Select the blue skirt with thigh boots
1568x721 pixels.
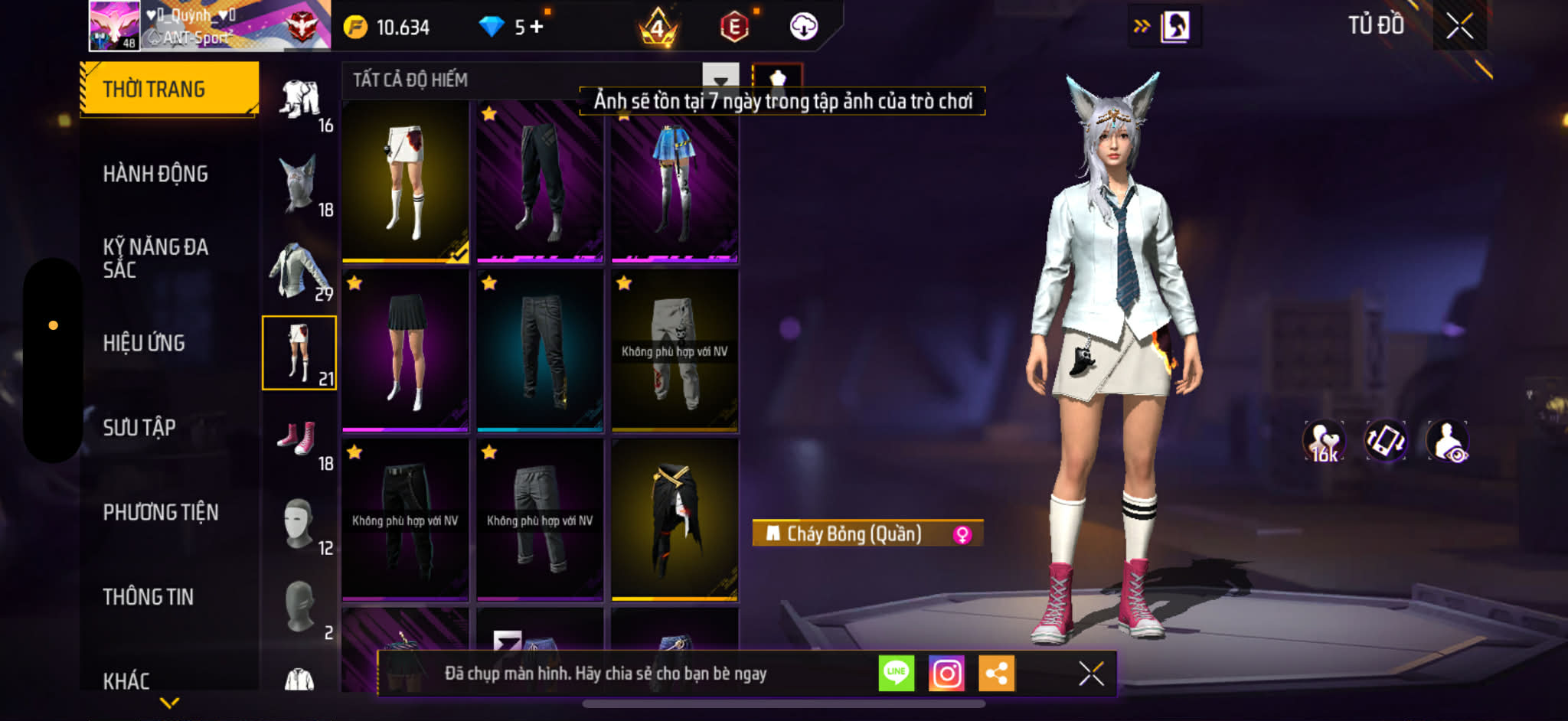point(675,181)
